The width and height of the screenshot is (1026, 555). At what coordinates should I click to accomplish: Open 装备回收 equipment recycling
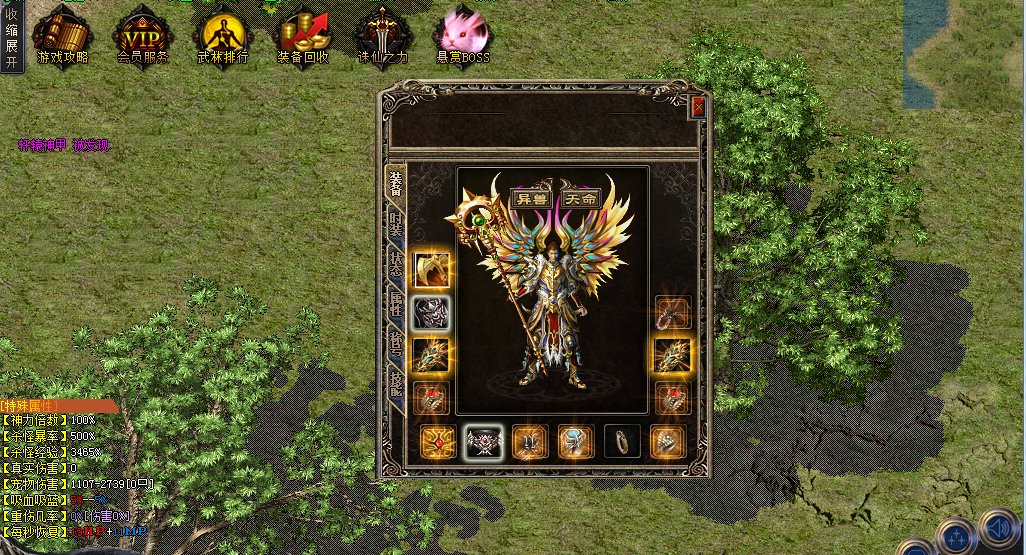coord(303,37)
